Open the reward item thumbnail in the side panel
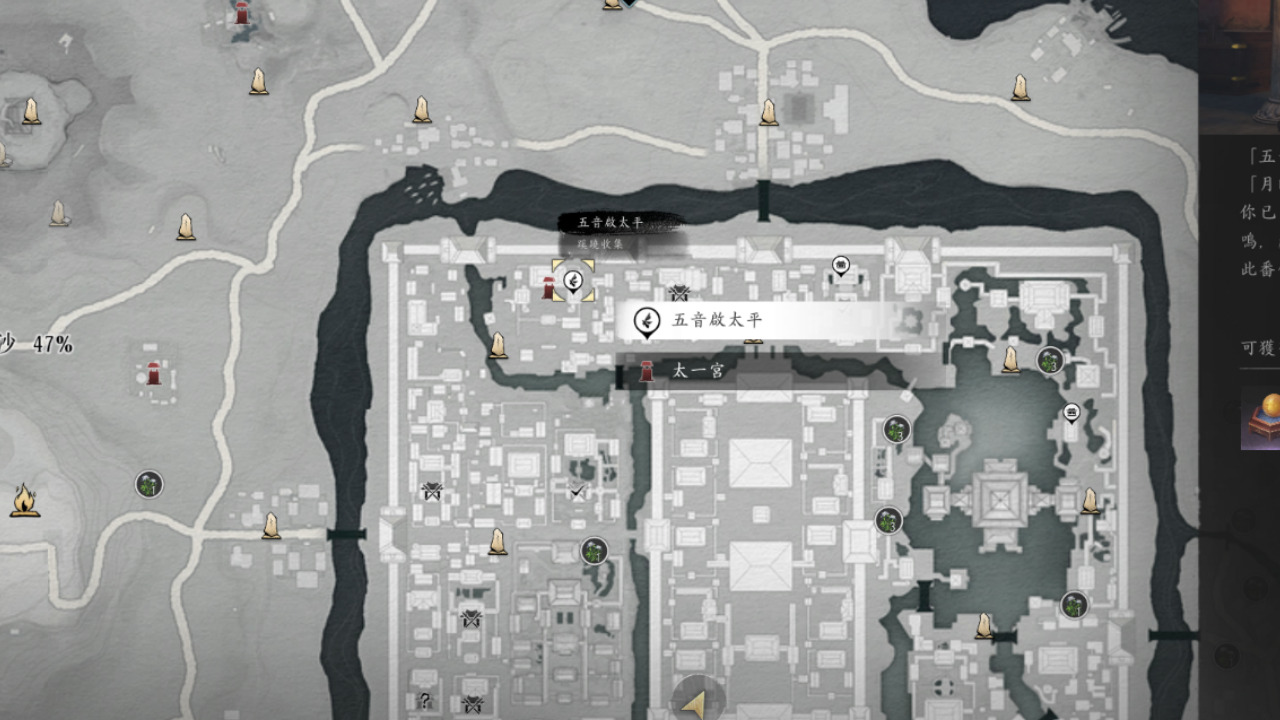1280x720 pixels. point(1261,420)
